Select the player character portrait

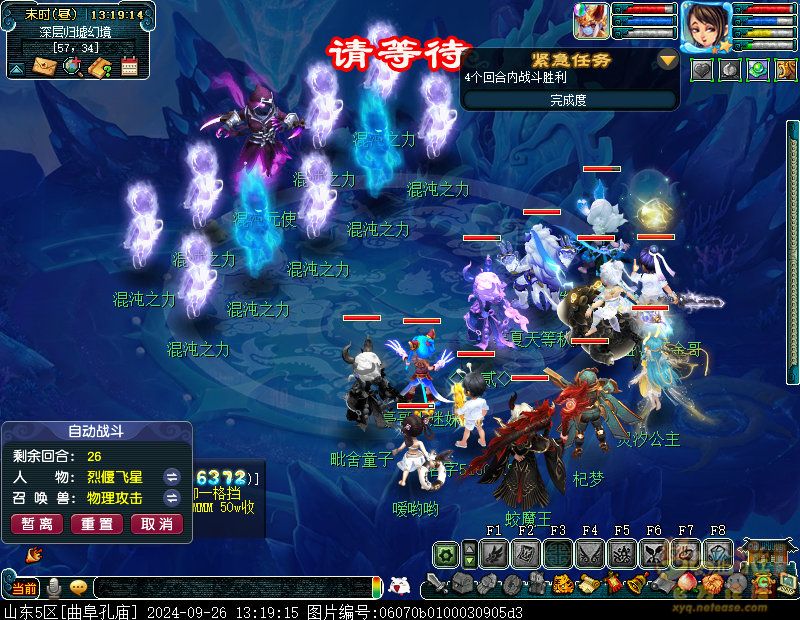pos(706,24)
